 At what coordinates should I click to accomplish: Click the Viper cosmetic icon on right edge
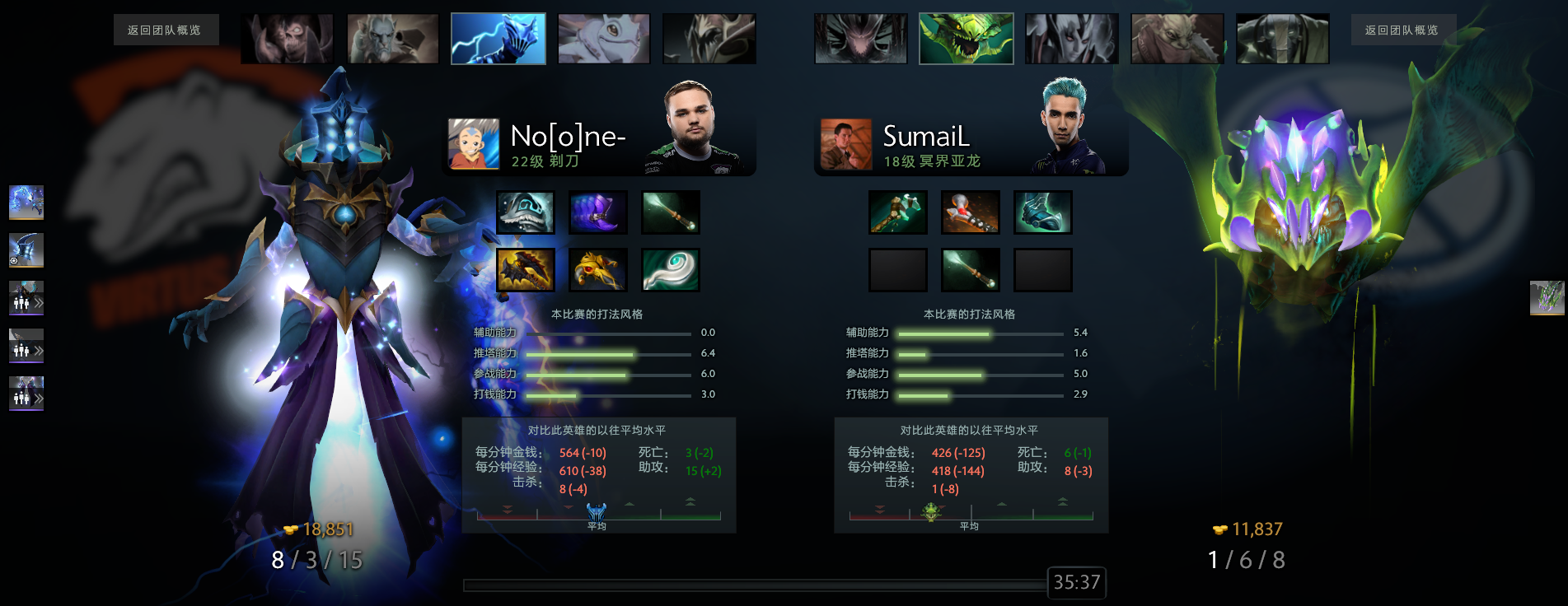(1547, 297)
